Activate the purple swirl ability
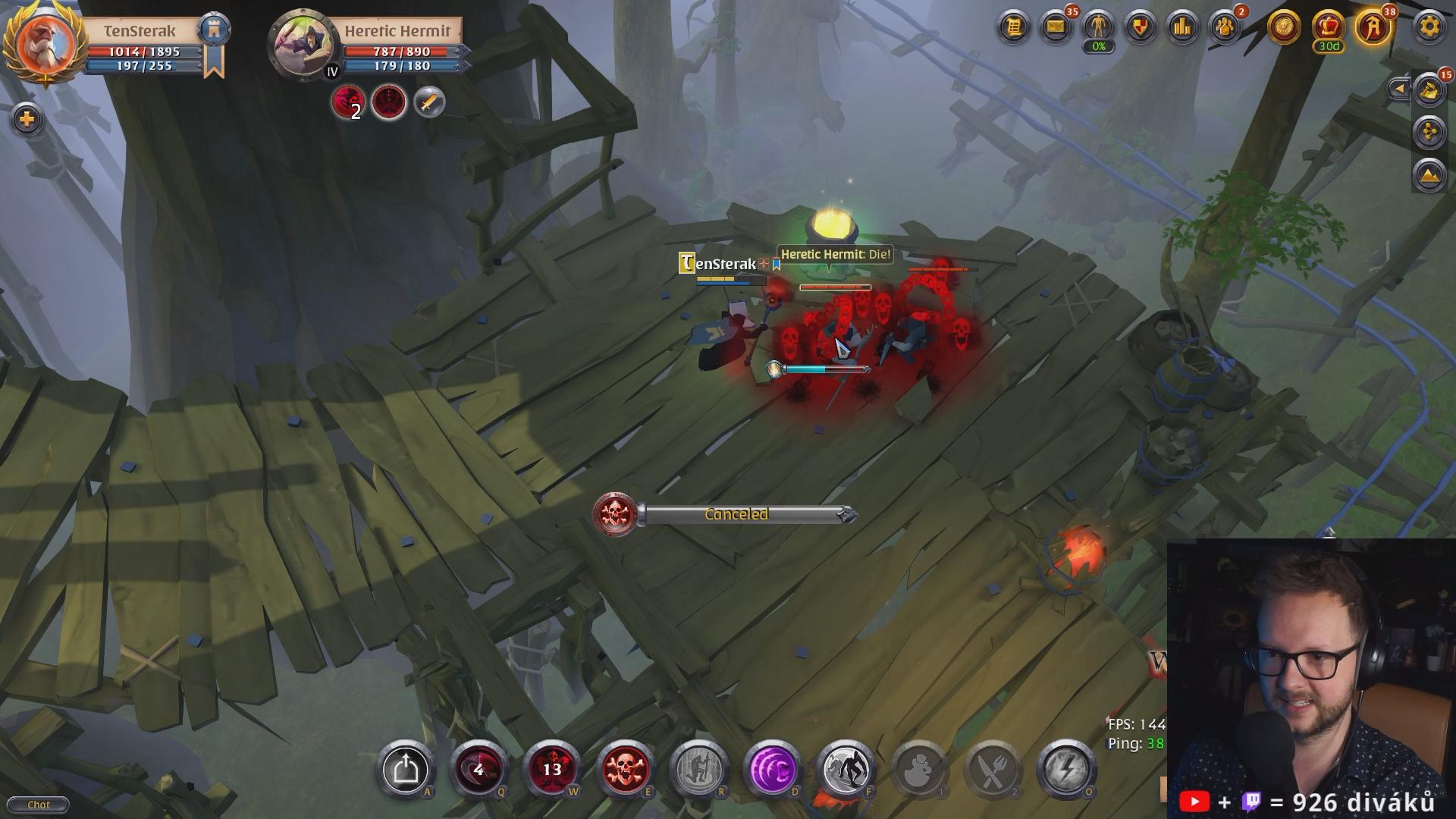This screenshot has height=819, width=1456. 772,770
